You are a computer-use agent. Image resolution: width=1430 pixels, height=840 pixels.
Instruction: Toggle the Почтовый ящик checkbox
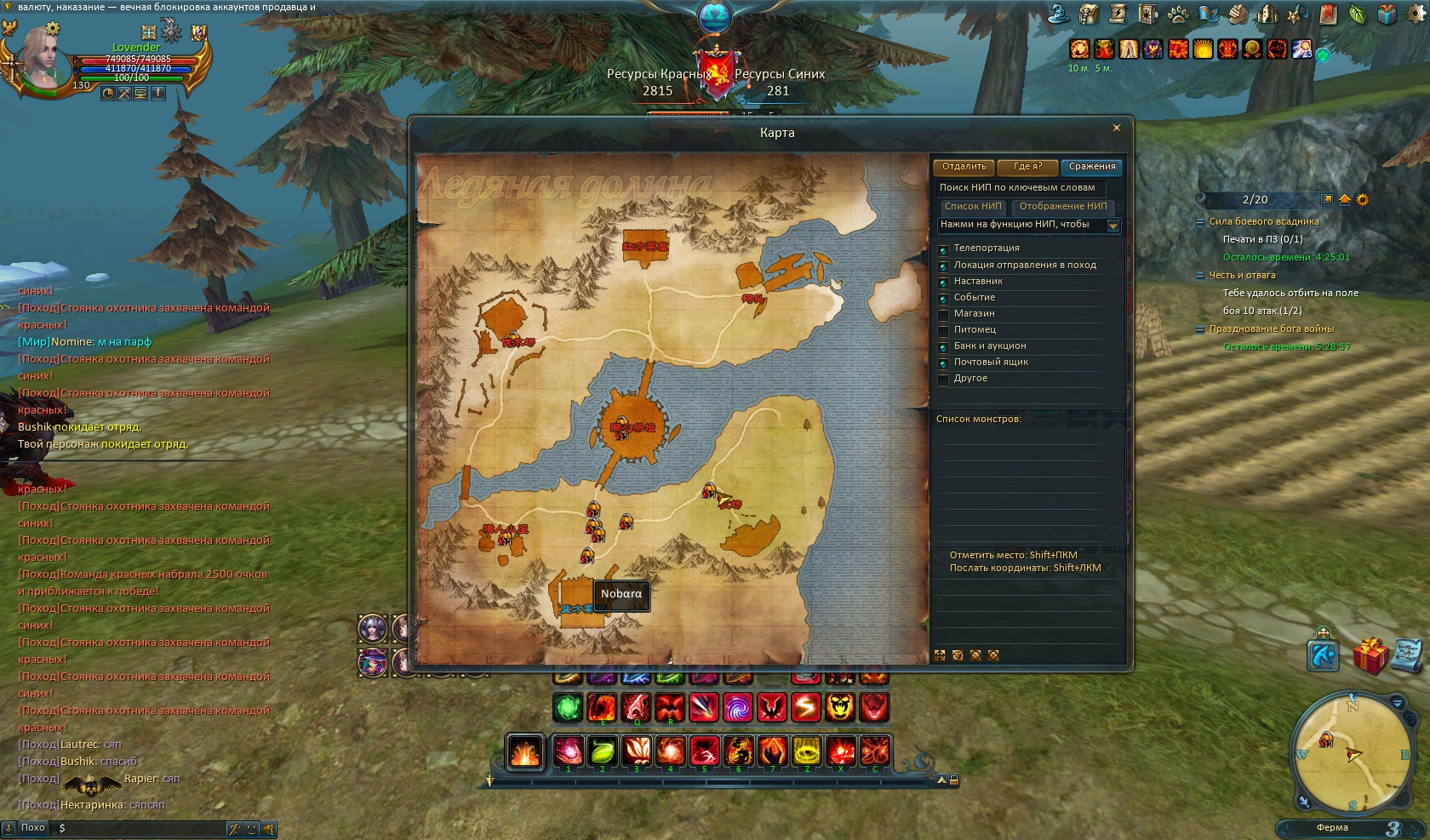(943, 363)
